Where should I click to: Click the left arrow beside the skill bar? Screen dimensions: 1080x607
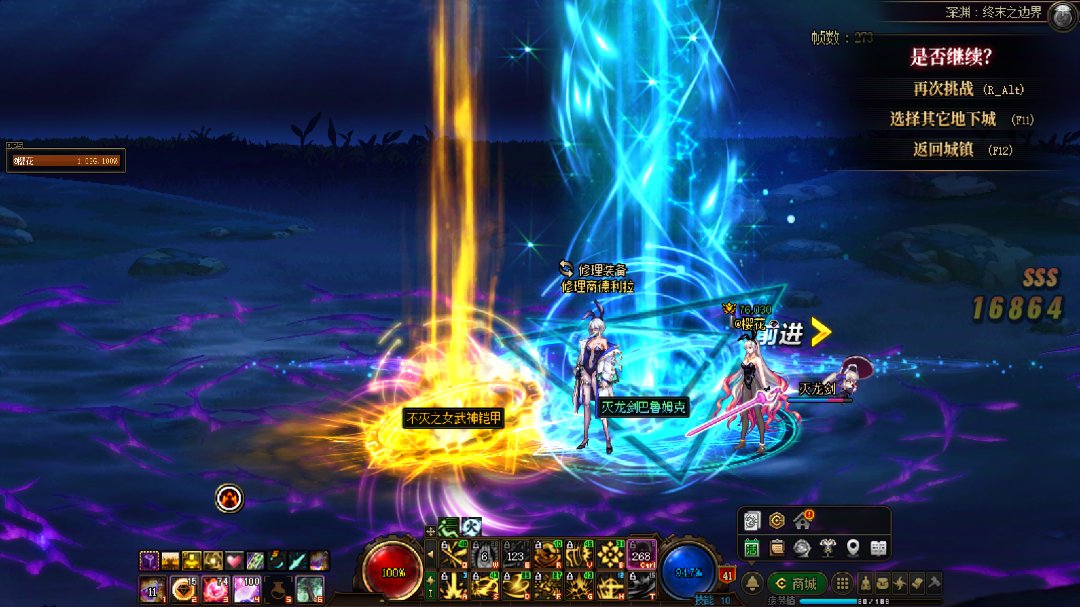(x=431, y=553)
